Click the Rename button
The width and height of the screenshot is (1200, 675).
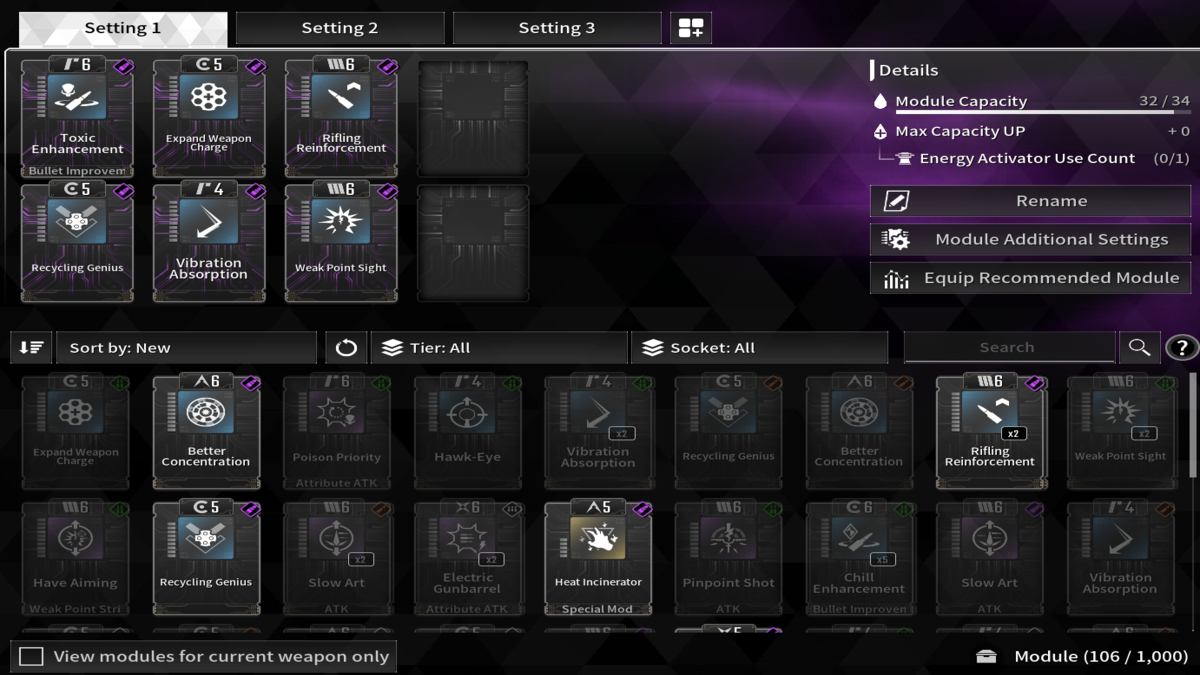(1030, 201)
